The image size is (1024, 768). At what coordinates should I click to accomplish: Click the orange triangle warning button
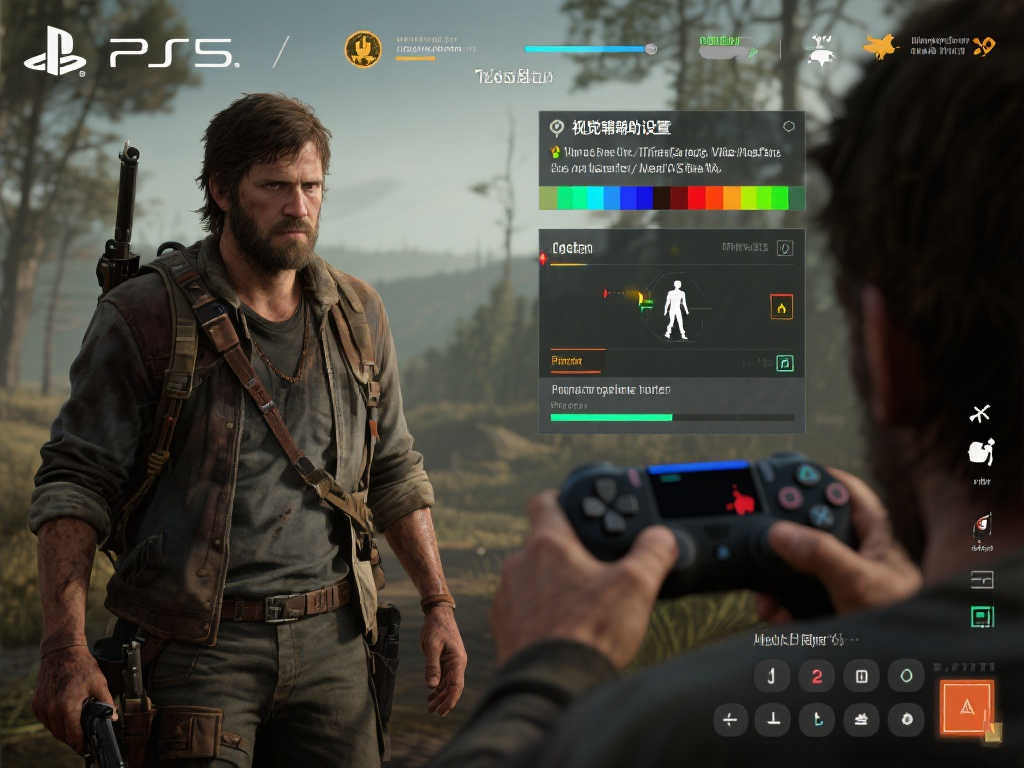pyautogui.click(x=966, y=707)
